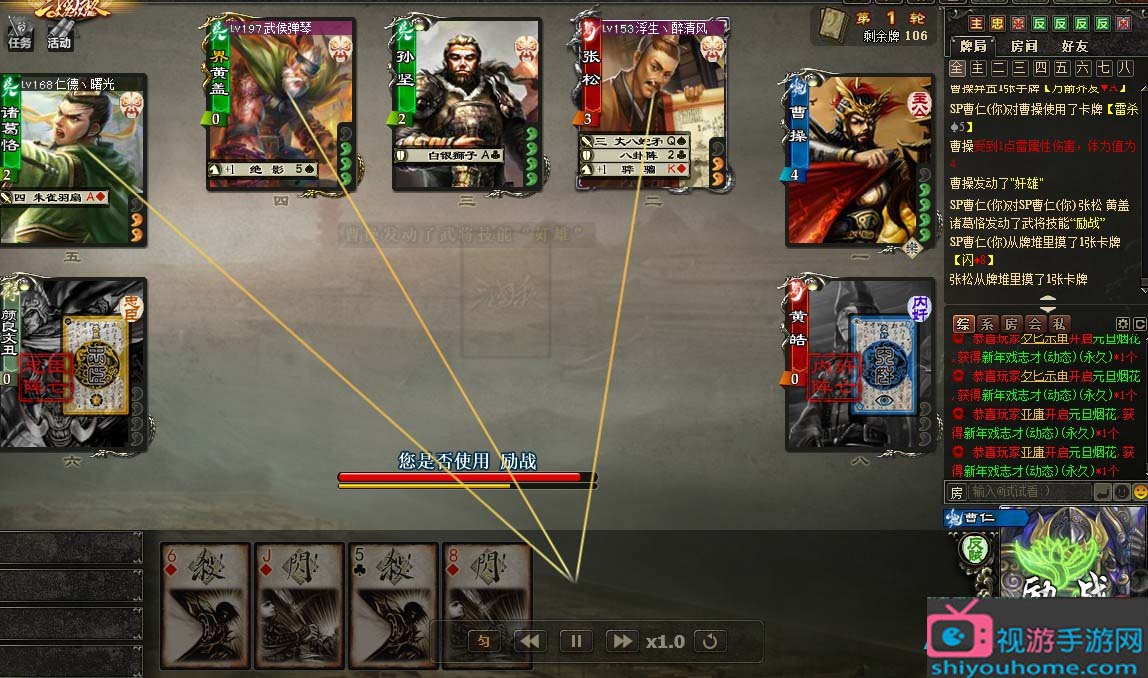This screenshot has width=1148, height=678.
Task: Fast-forward the replay
Action: (621, 641)
